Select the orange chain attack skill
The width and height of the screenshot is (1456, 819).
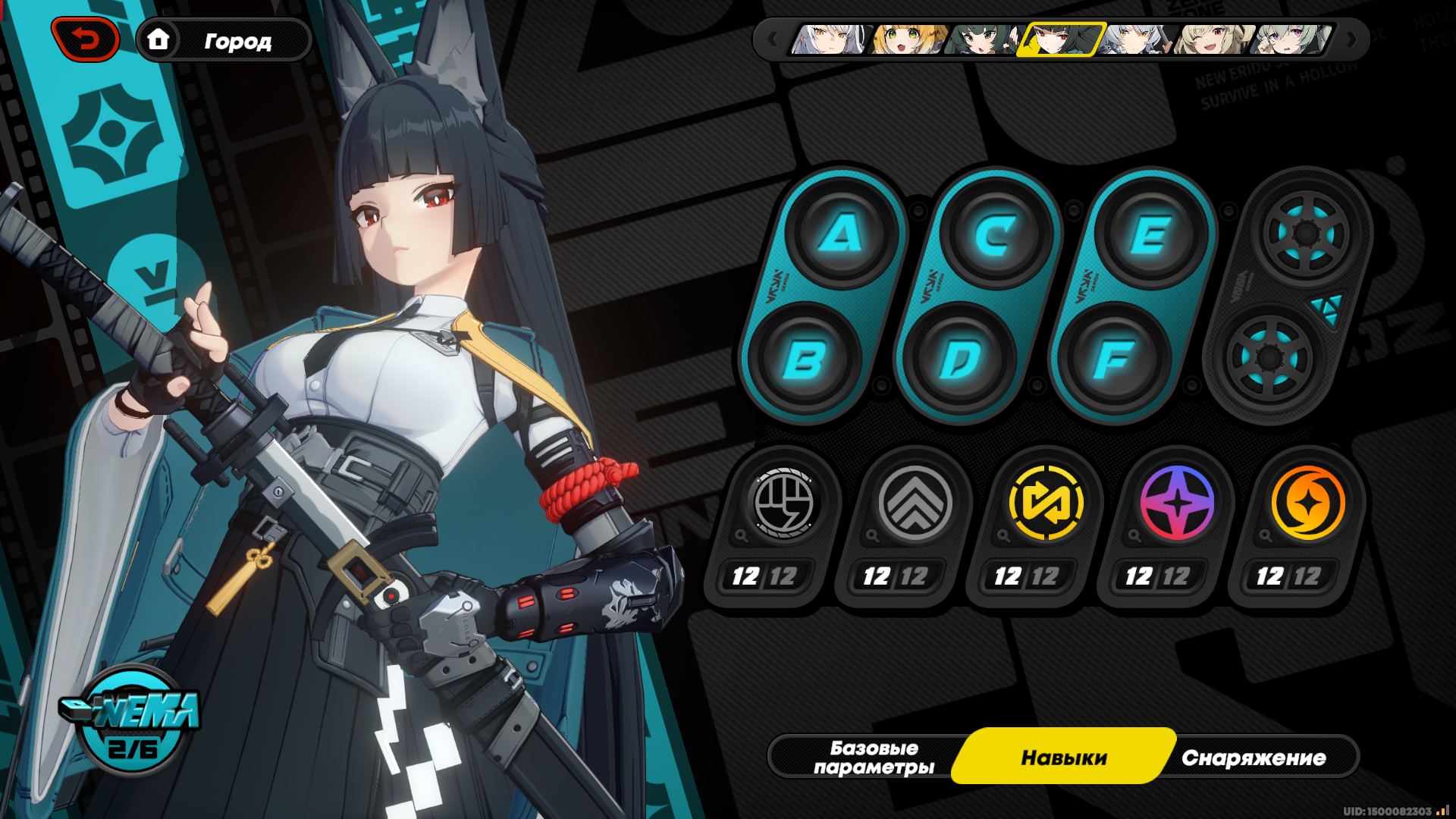1308,504
